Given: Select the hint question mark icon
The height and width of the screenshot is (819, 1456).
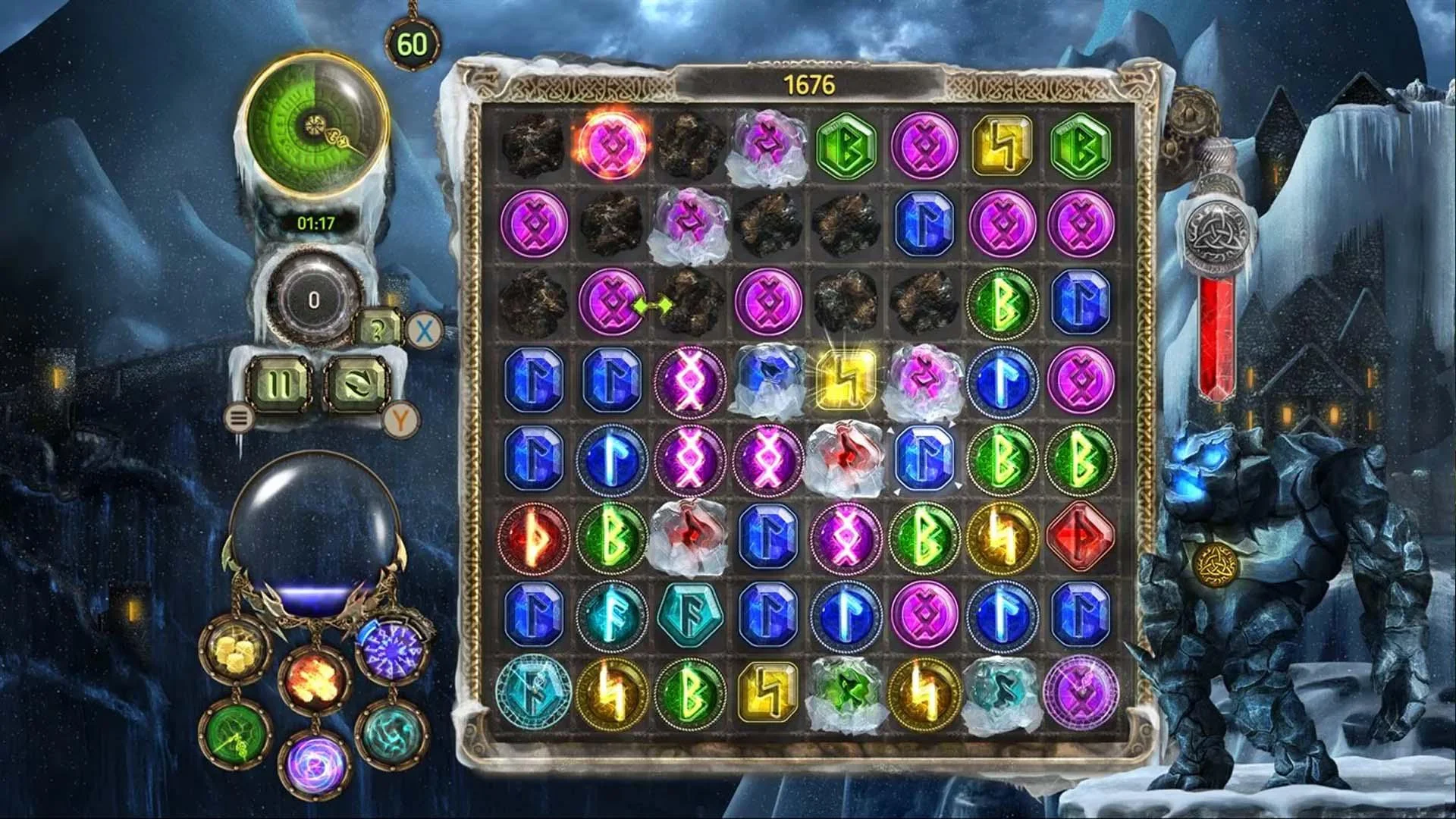Looking at the screenshot, I should 377,329.
